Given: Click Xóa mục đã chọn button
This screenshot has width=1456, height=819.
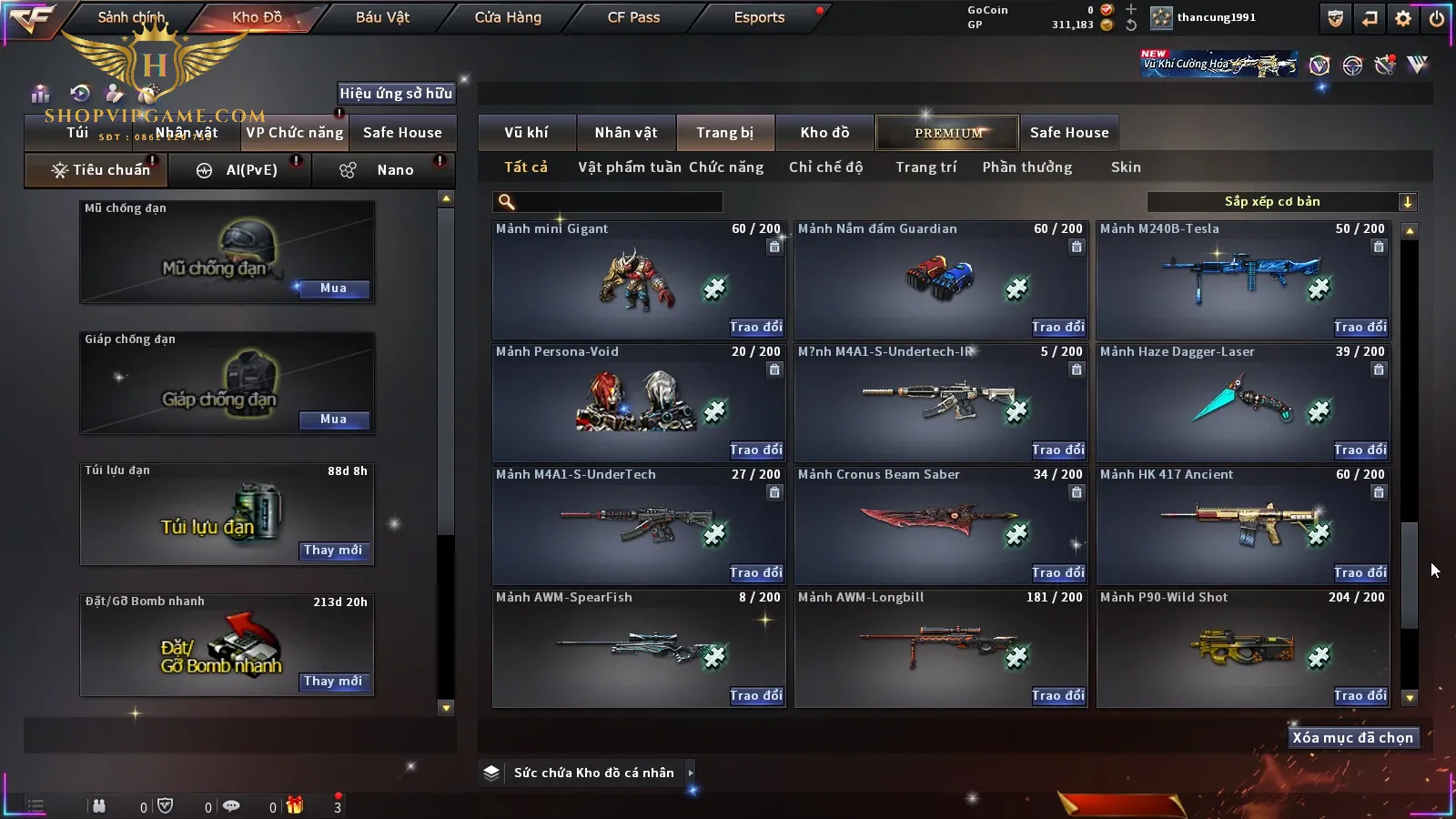Looking at the screenshot, I should (x=1352, y=738).
